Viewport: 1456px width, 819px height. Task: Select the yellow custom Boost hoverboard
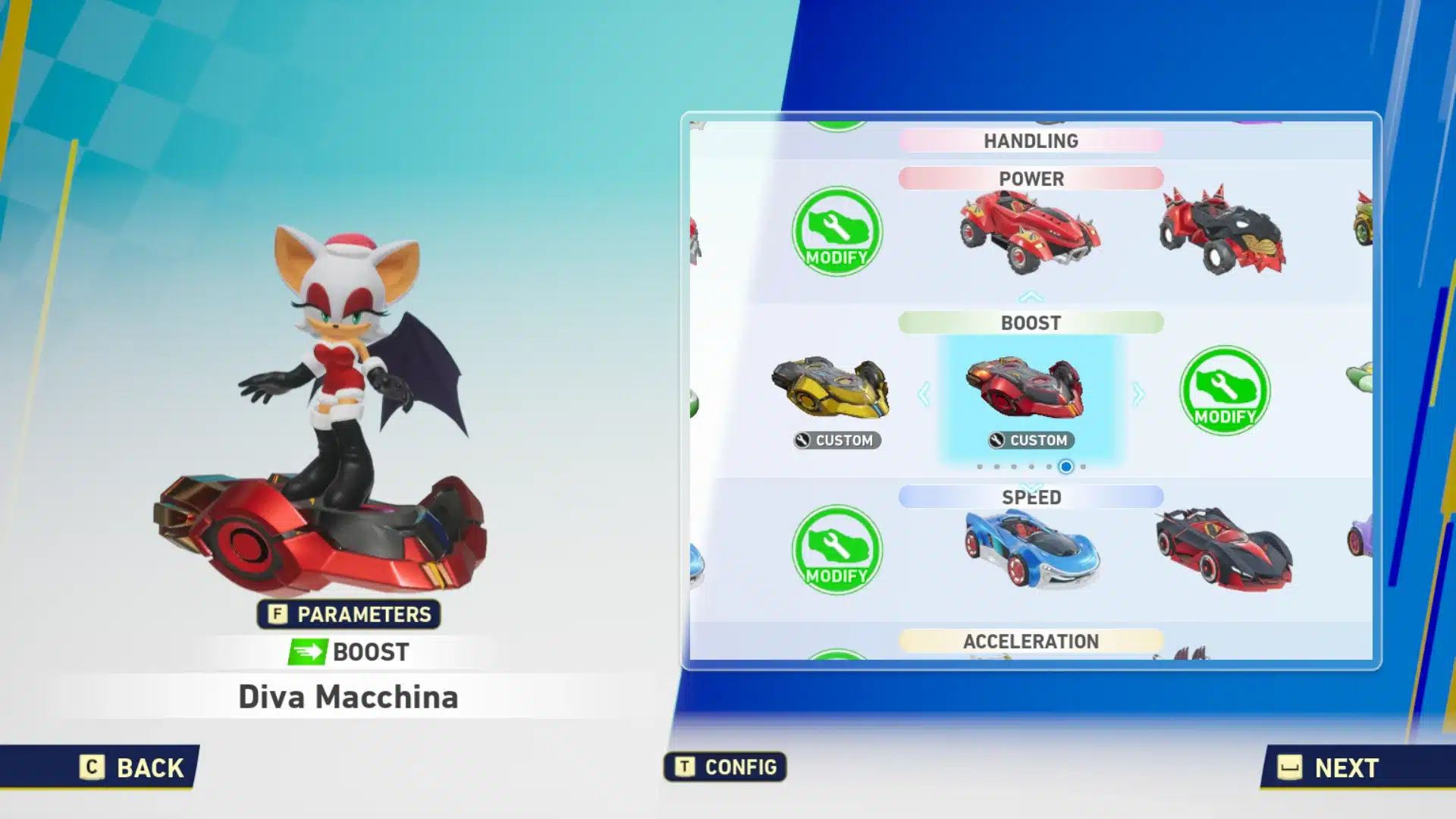pyautogui.click(x=832, y=390)
